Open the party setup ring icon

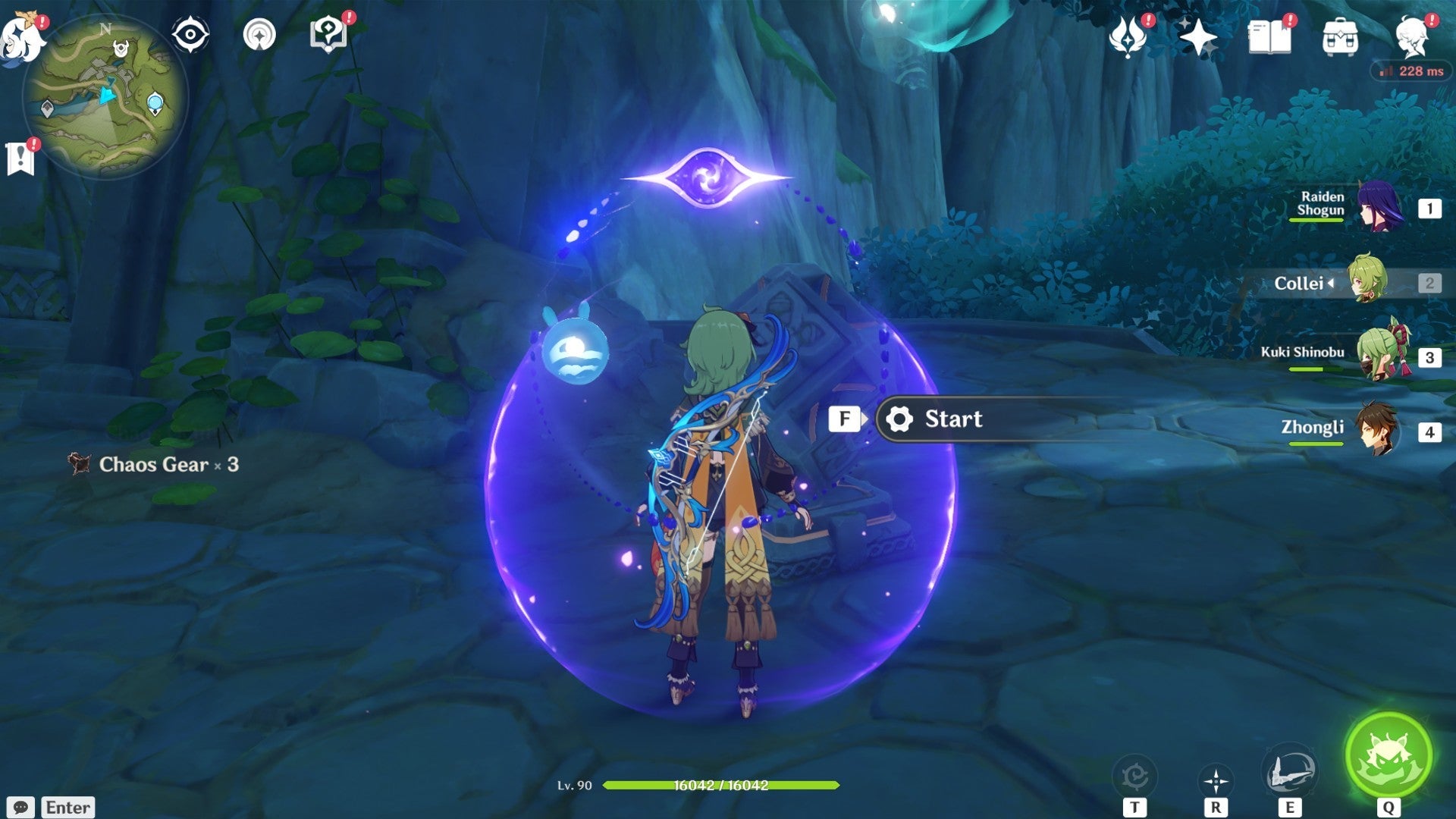pos(258,32)
